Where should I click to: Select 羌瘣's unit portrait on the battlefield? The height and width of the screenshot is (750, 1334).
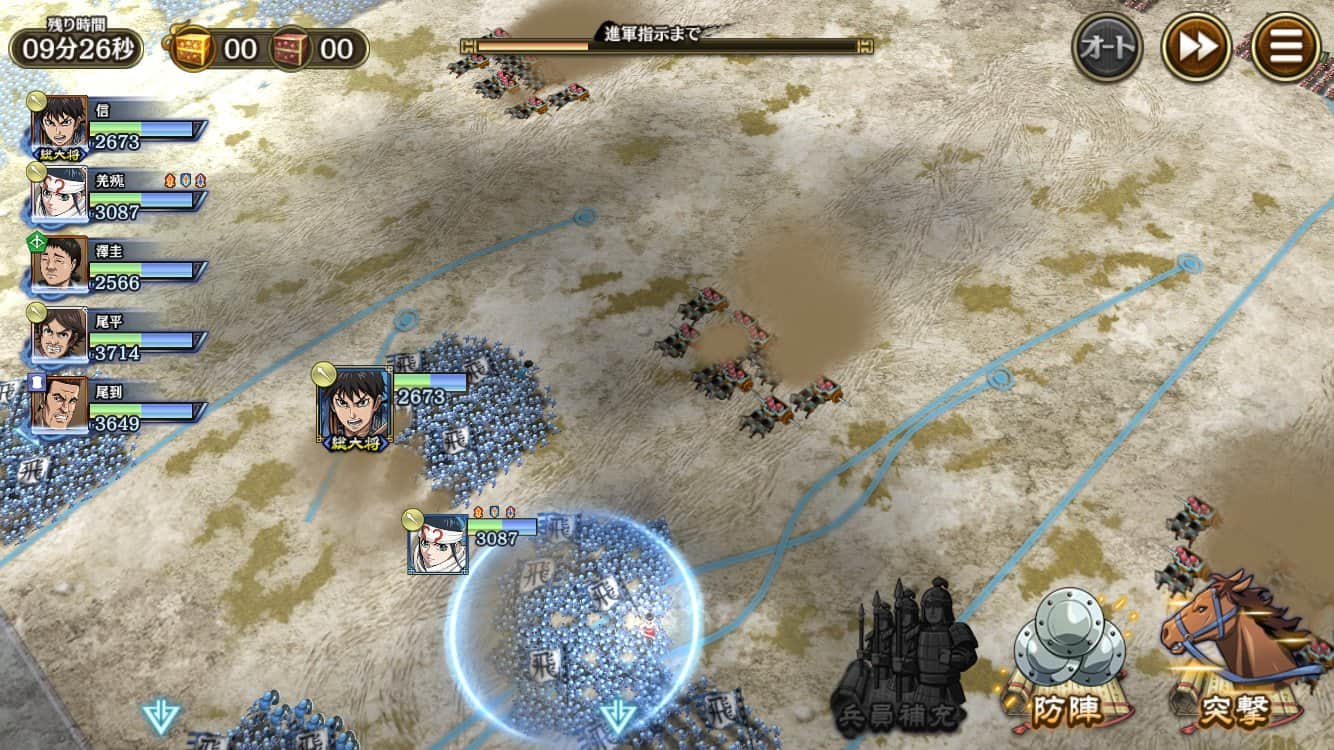(438, 544)
